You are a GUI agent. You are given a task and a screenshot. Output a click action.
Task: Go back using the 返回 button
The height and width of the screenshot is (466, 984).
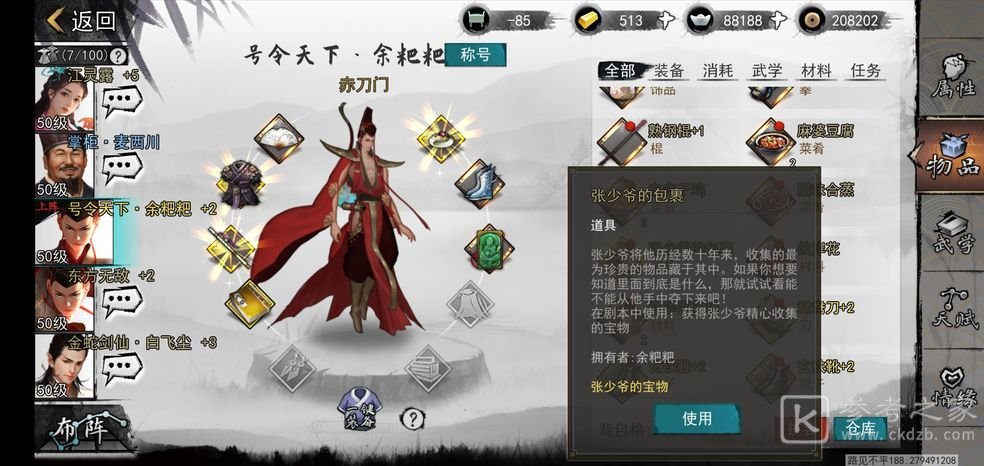80,20
